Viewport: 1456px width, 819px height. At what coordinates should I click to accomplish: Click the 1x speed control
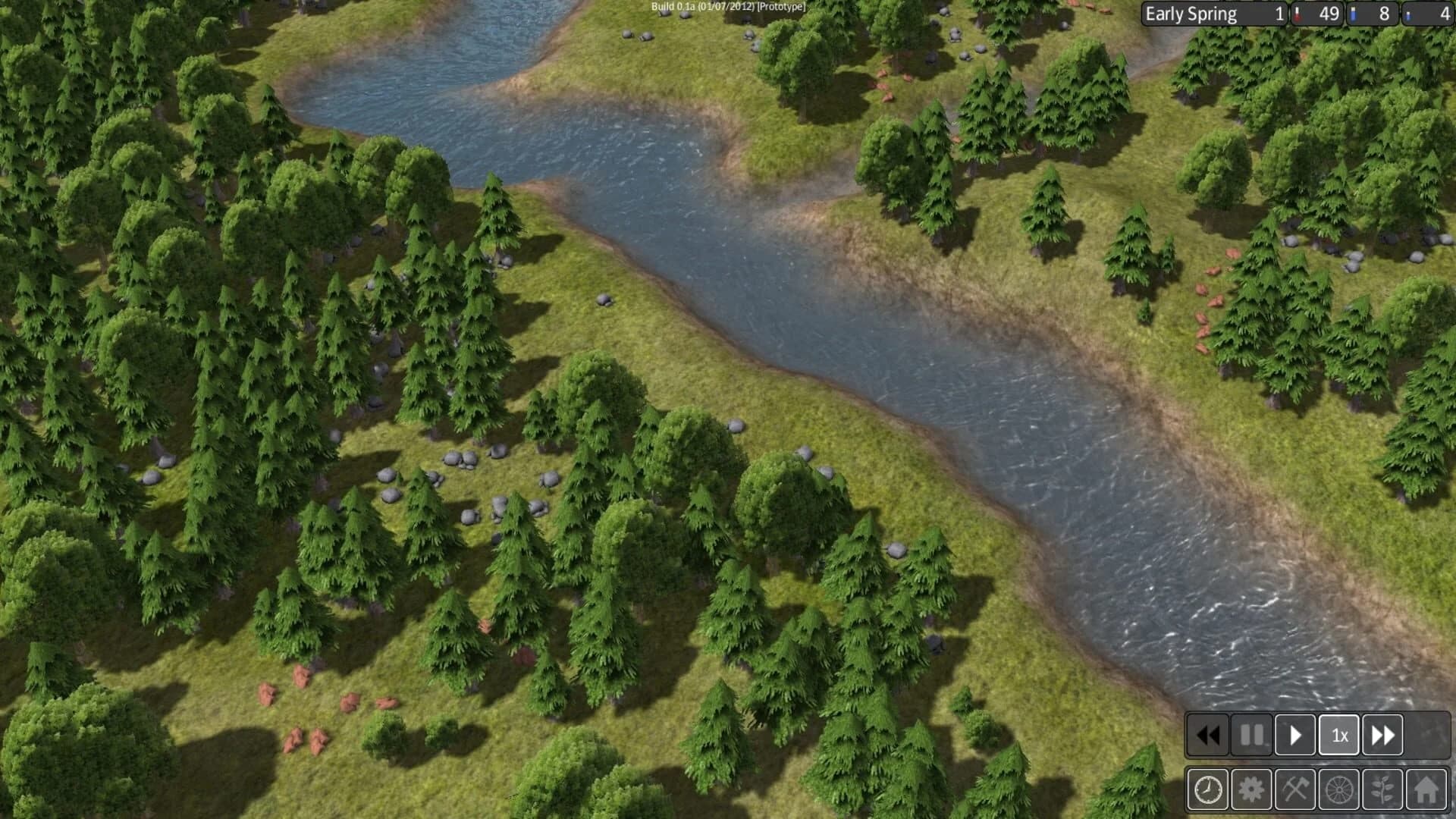click(x=1339, y=735)
